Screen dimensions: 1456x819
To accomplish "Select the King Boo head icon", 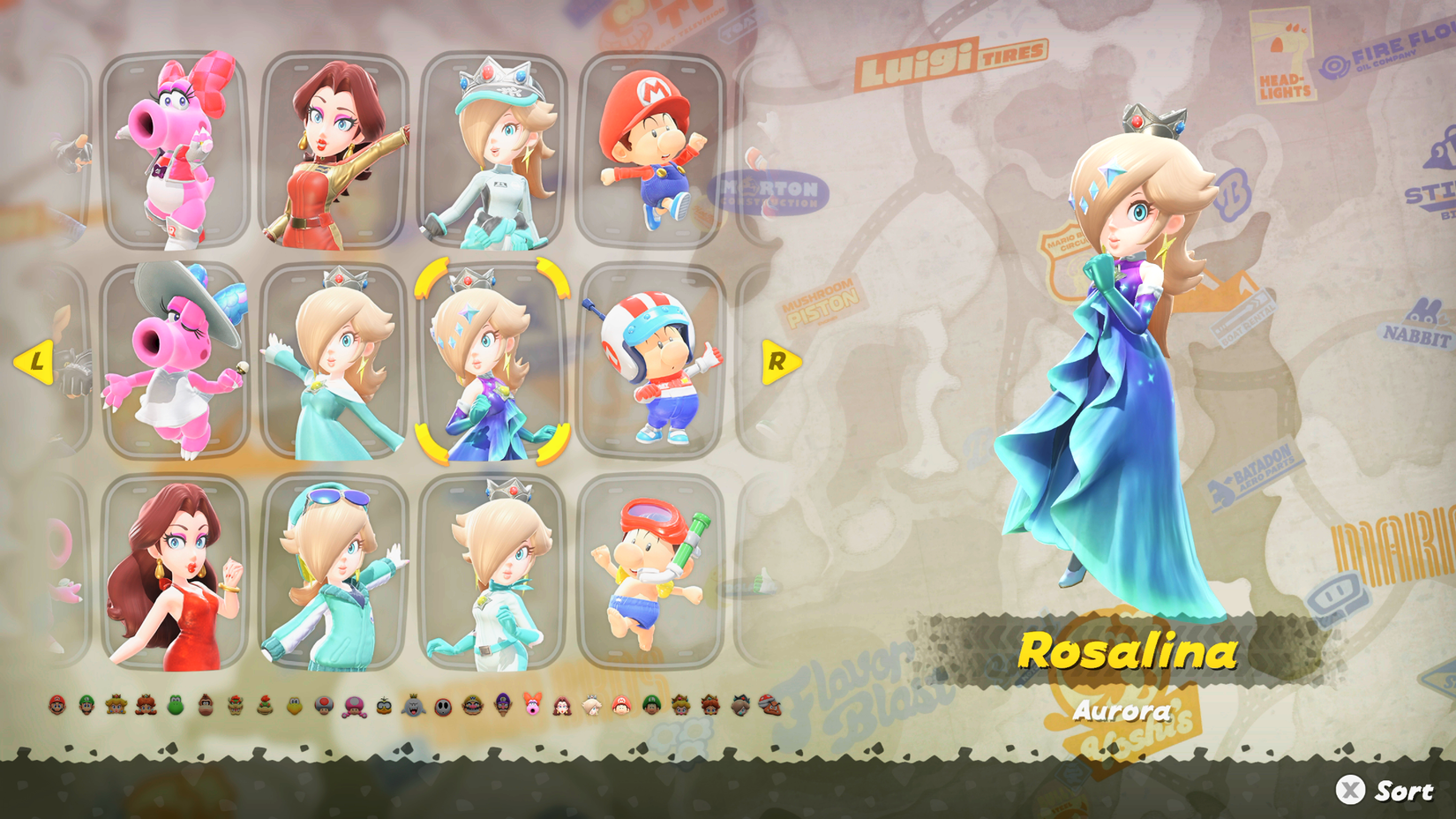I will click(x=415, y=706).
